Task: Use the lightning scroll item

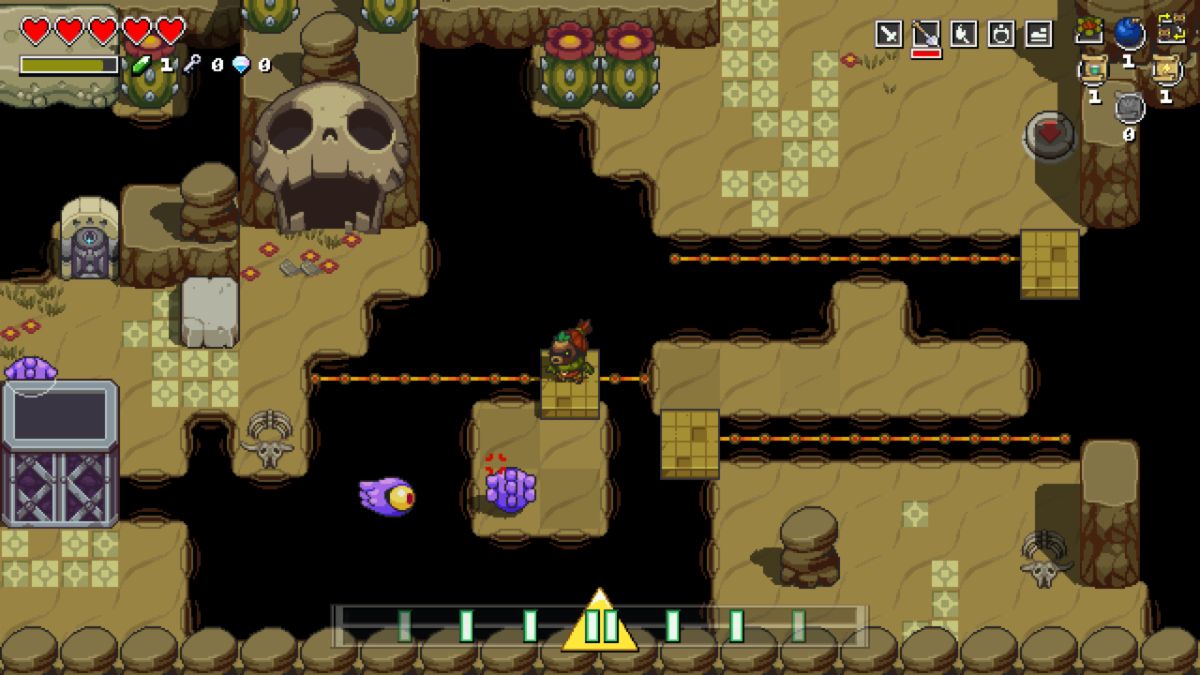Action: coord(1166,69)
